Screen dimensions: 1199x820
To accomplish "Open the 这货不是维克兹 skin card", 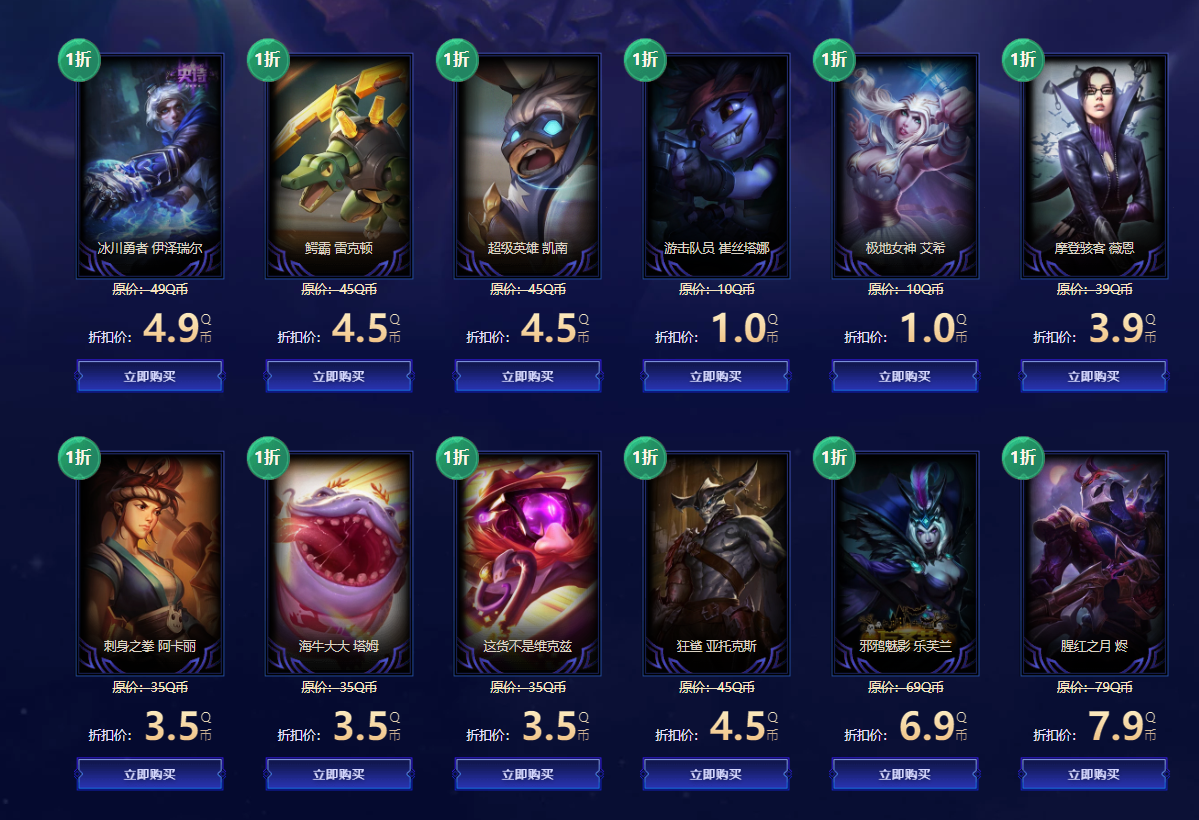I will [527, 563].
